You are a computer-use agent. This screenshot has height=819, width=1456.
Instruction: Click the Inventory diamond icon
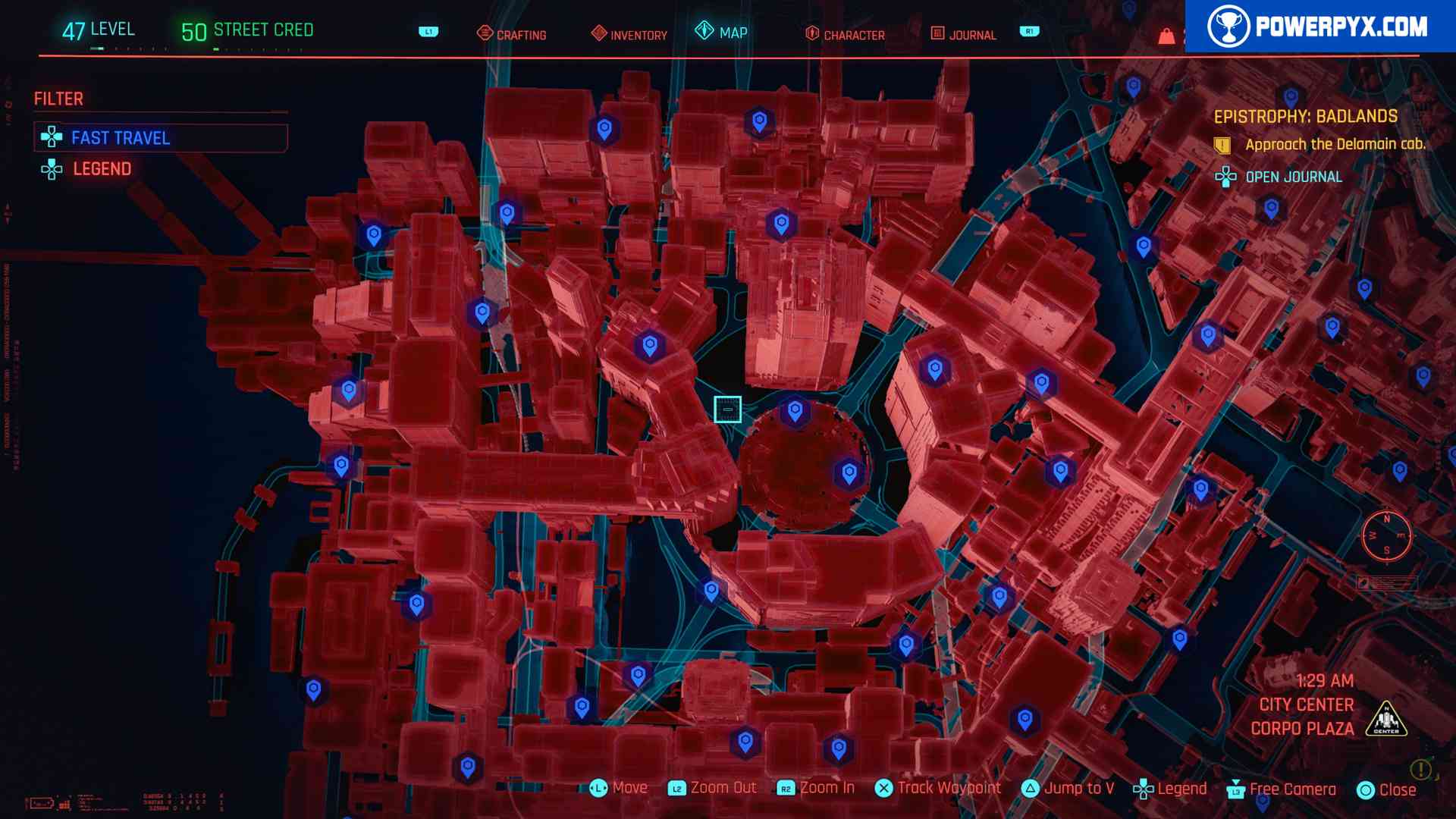598,33
